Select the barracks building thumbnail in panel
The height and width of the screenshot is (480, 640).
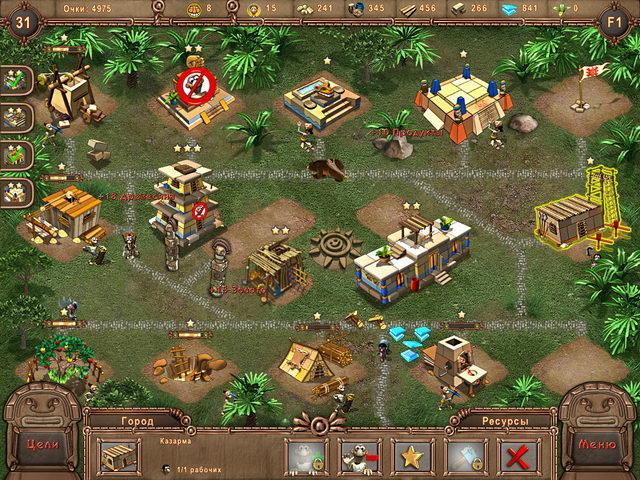[119, 456]
